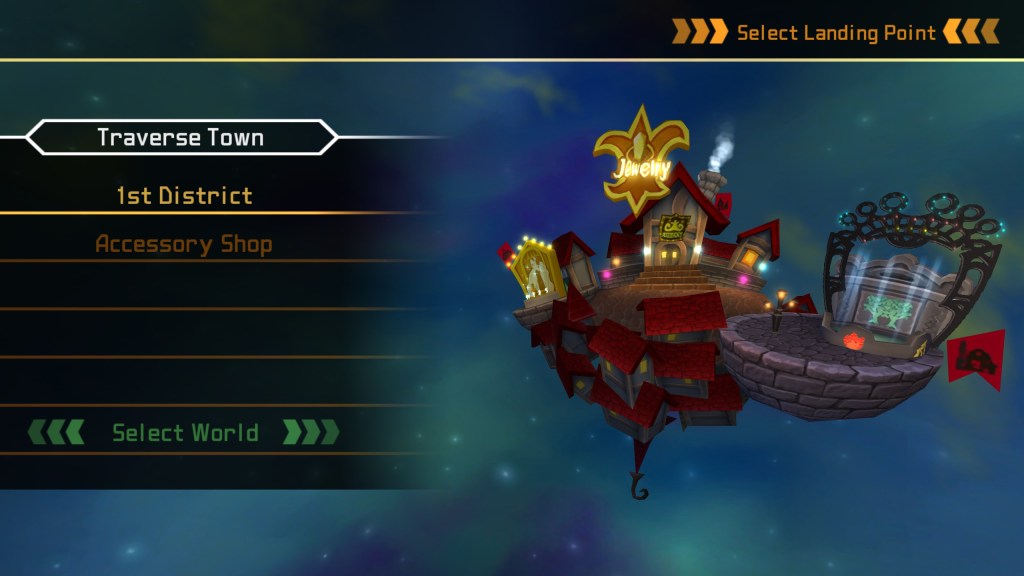Screen dimensions: 1024x576
Task: Select the 1st District landing point
Action: click(x=184, y=196)
